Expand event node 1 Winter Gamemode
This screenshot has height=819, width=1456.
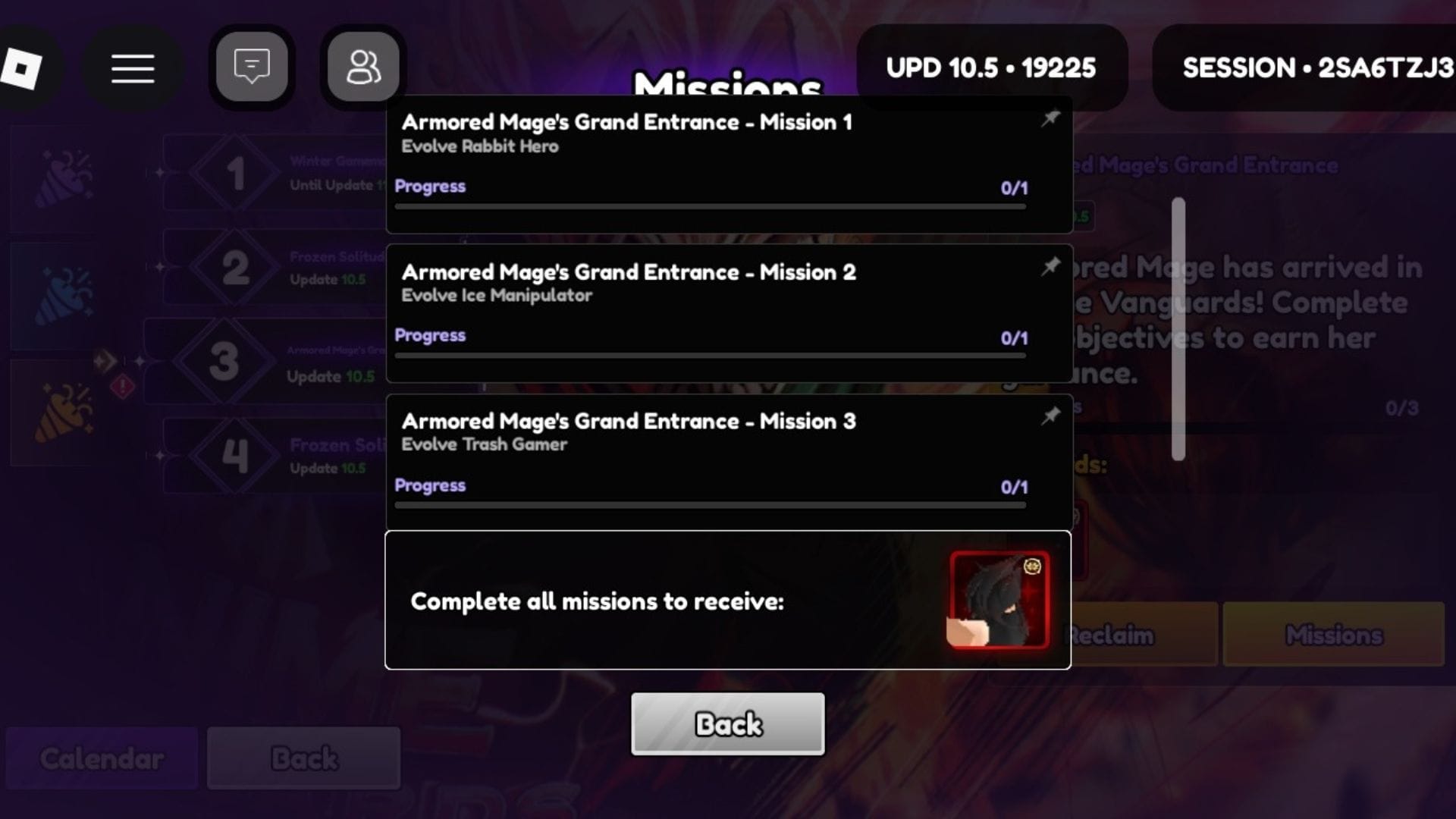tap(235, 173)
